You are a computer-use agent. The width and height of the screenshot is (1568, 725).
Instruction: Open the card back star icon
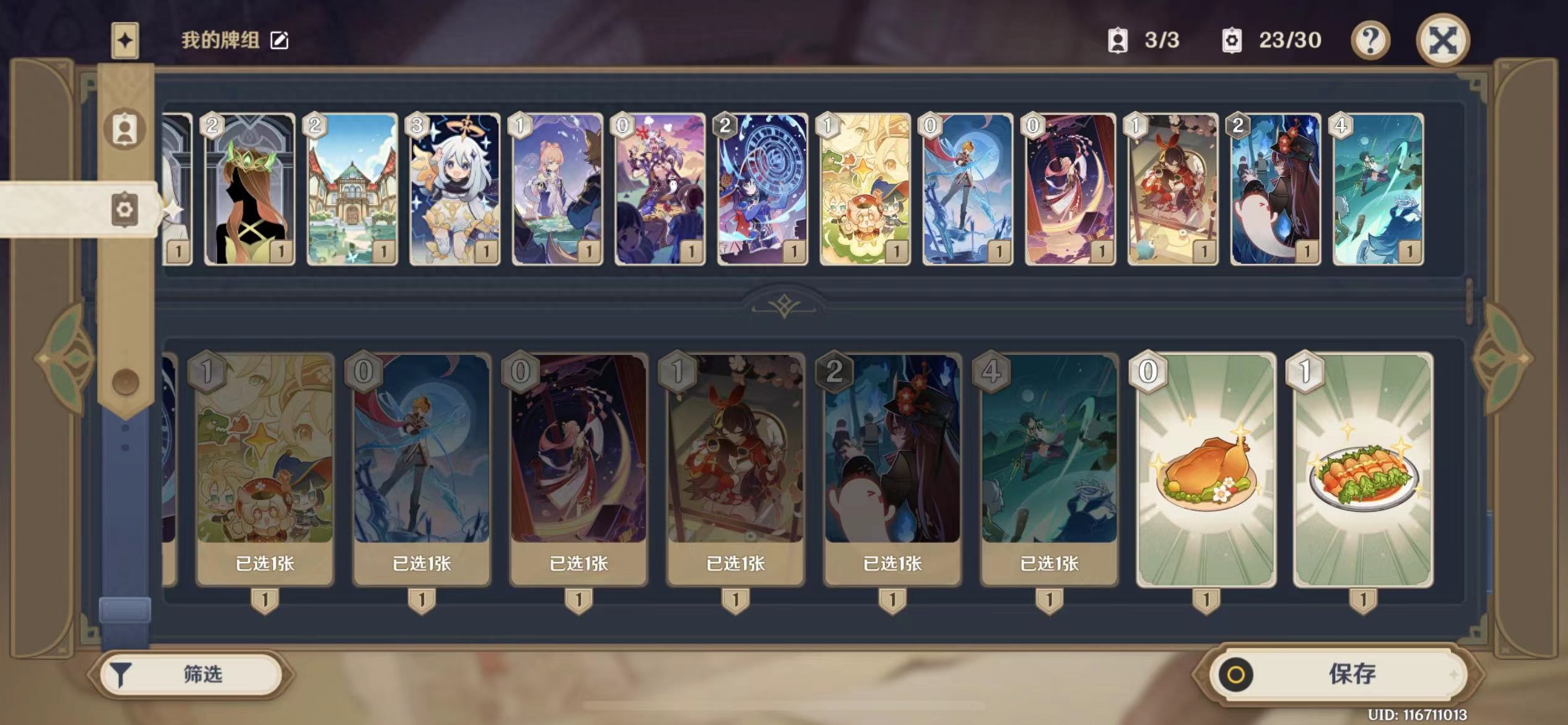click(124, 41)
